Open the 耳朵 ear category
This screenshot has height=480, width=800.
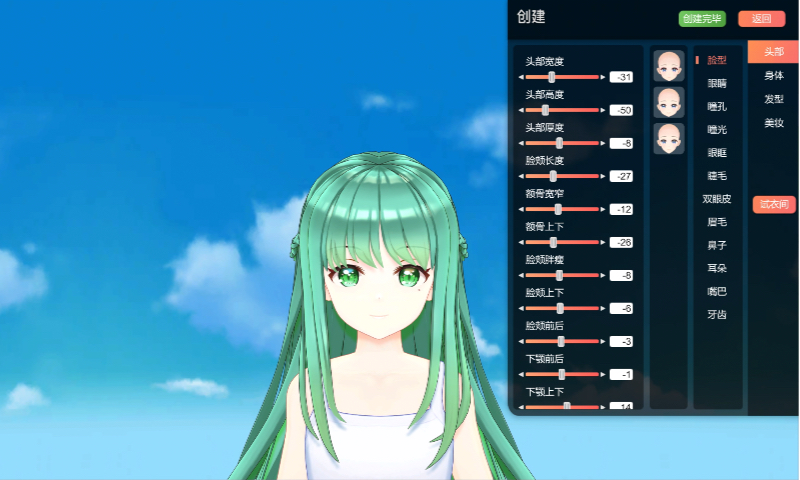pyautogui.click(x=717, y=268)
